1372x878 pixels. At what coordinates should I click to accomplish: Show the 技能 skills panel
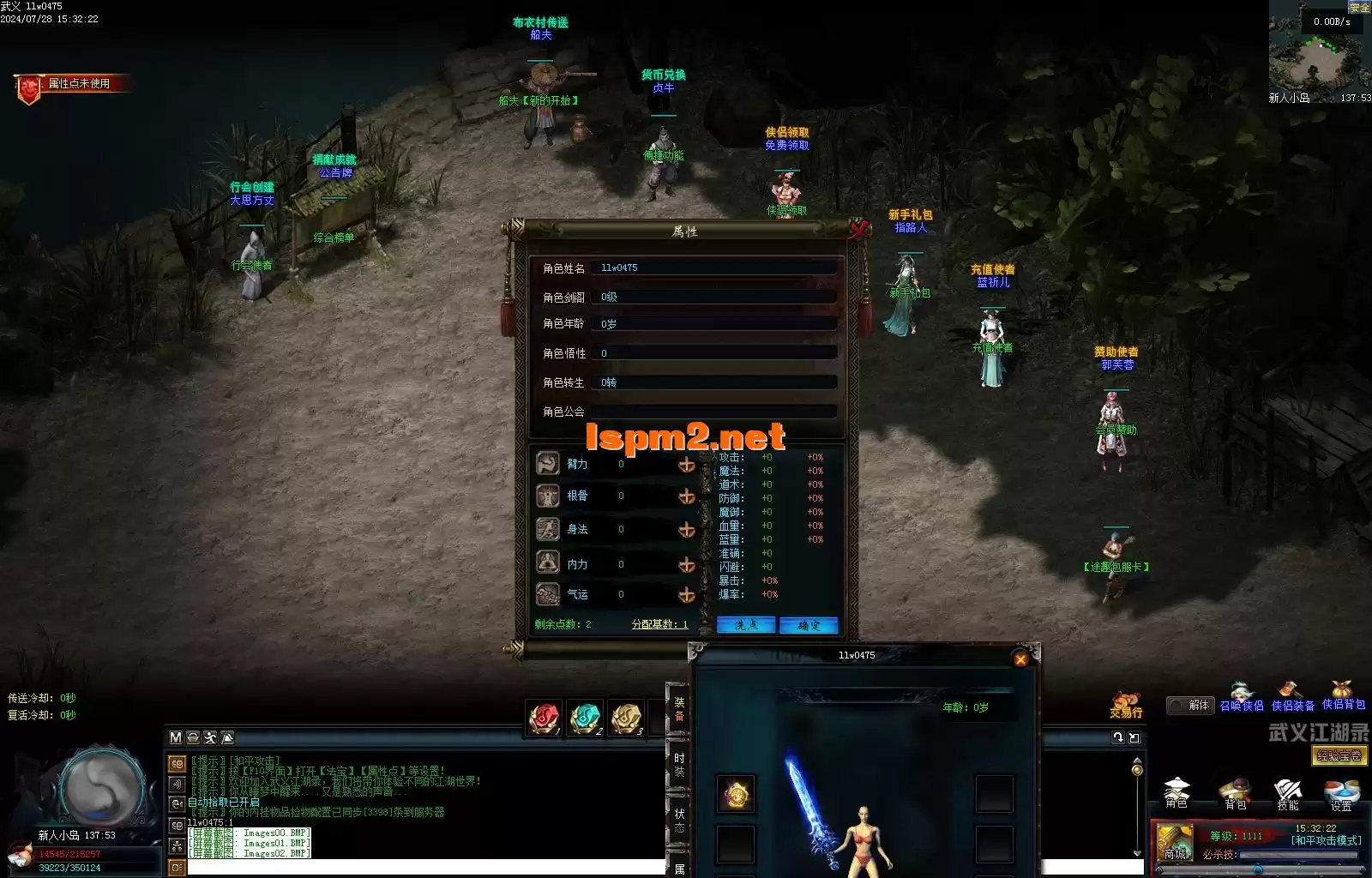pos(1288,792)
